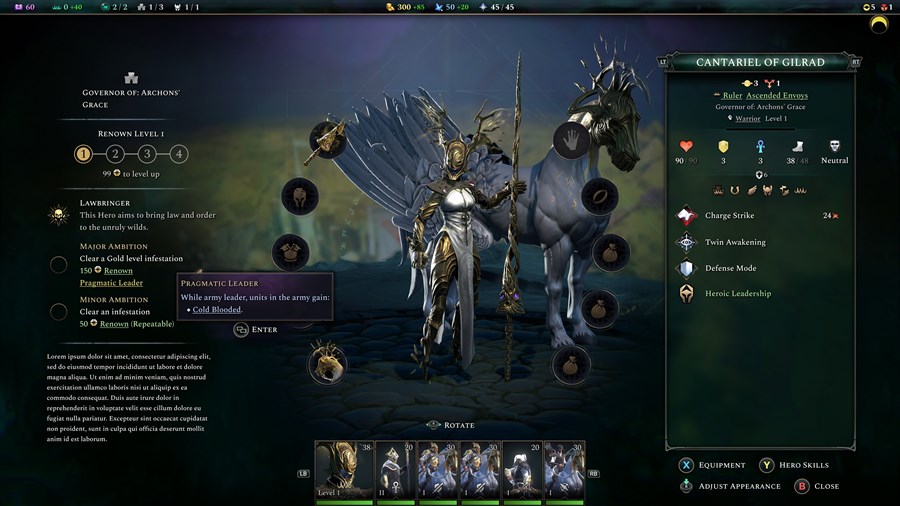The image size is (900, 506).
Task: Select renown level 2 circle
Action: [x=115, y=154]
